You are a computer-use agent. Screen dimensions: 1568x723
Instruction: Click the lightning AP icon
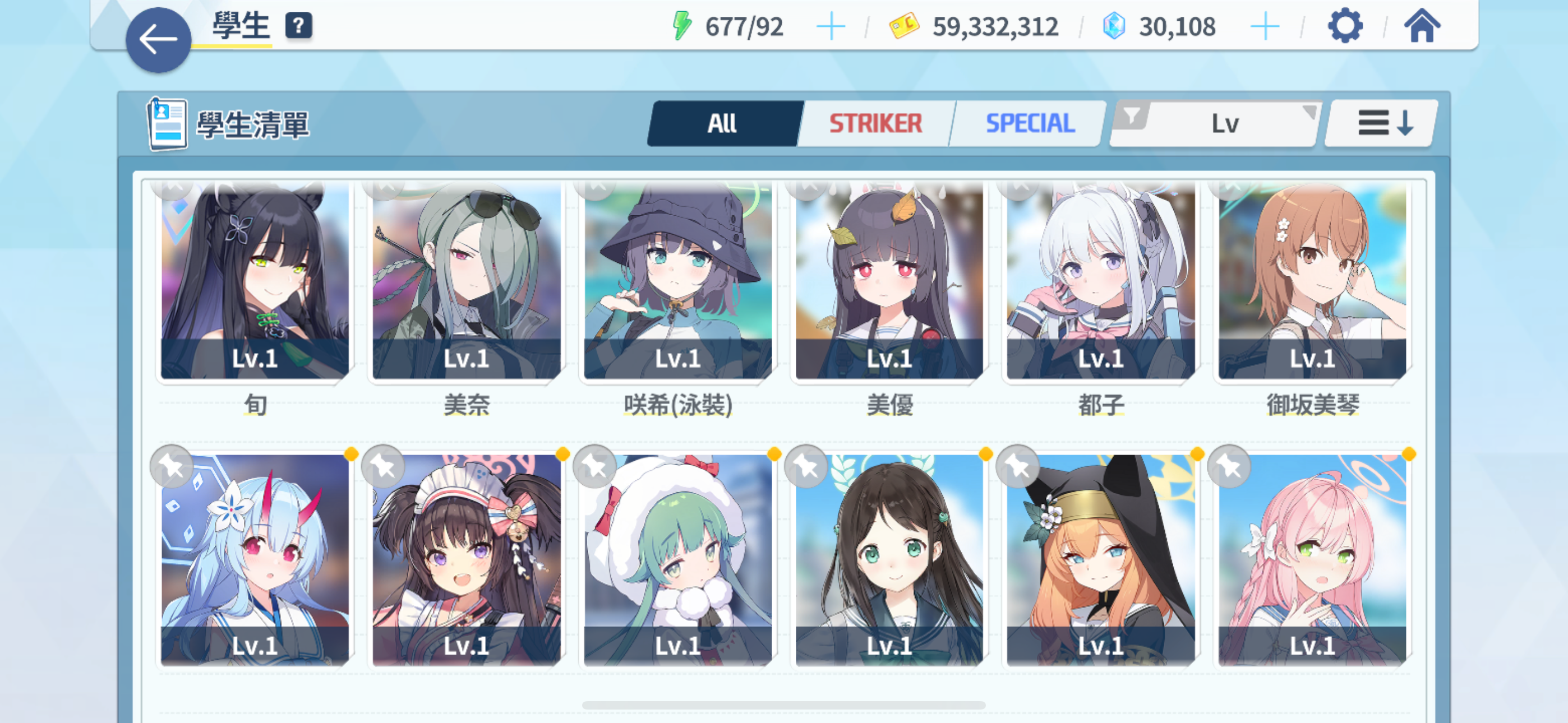pyautogui.click(x=683, y=26)
